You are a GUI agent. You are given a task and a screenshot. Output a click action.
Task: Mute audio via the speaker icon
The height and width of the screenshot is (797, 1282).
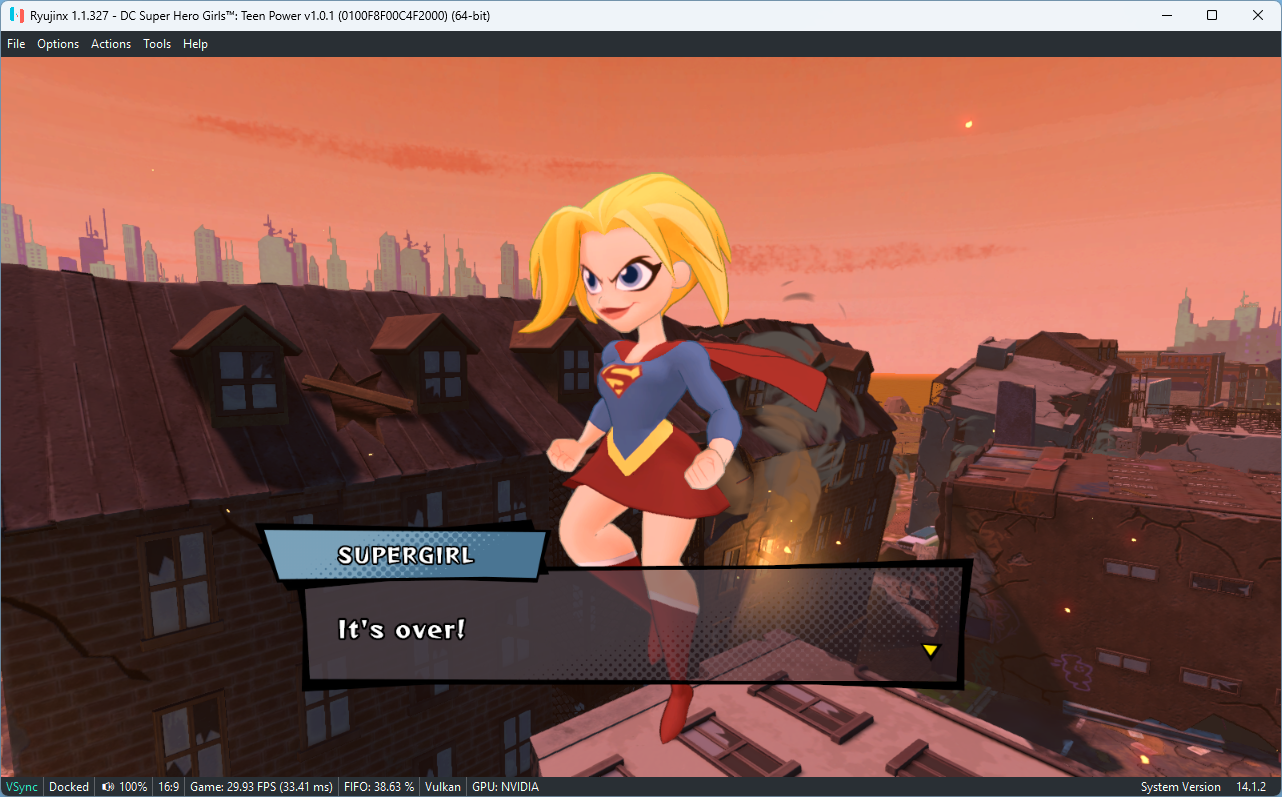point(106,787)
